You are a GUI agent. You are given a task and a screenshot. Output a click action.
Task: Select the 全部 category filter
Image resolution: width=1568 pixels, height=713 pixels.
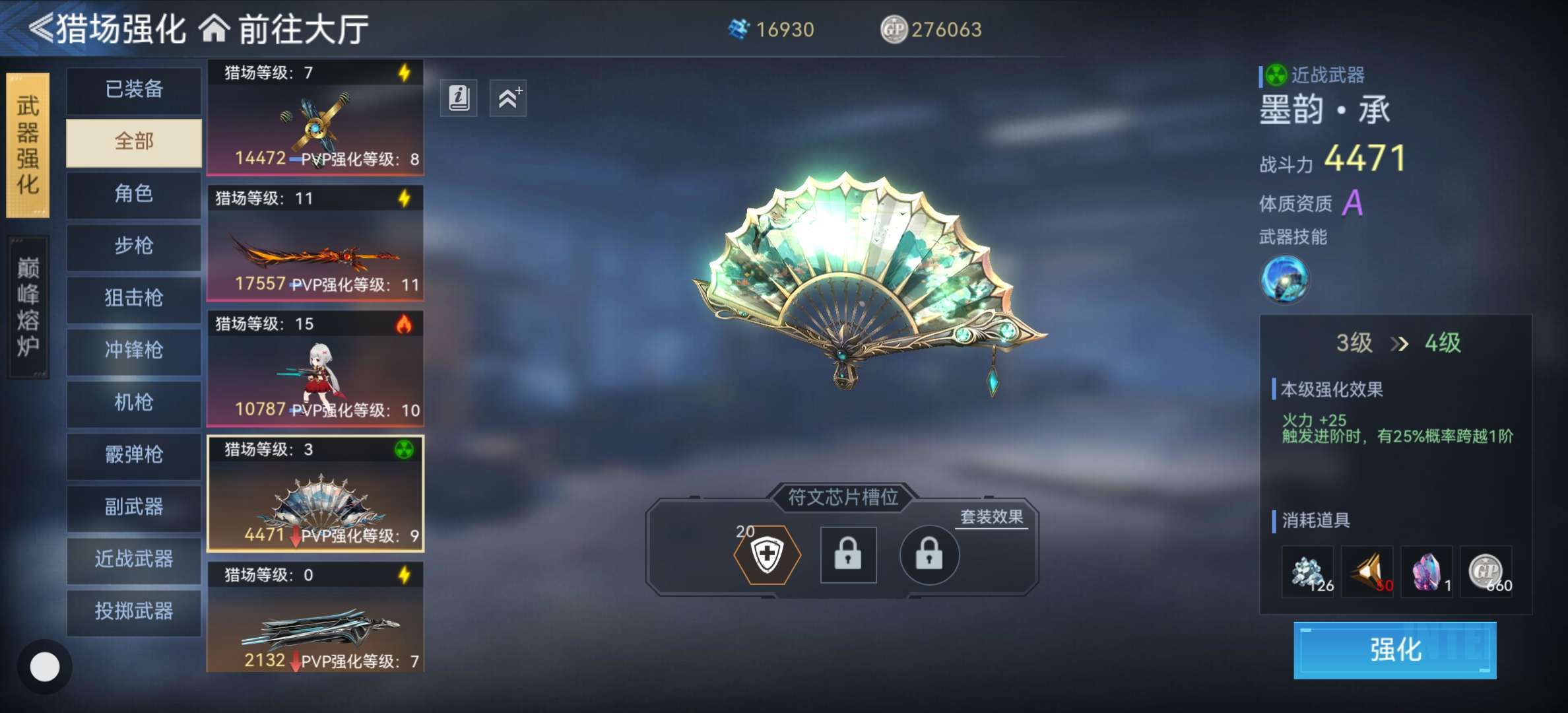[134, 141]
